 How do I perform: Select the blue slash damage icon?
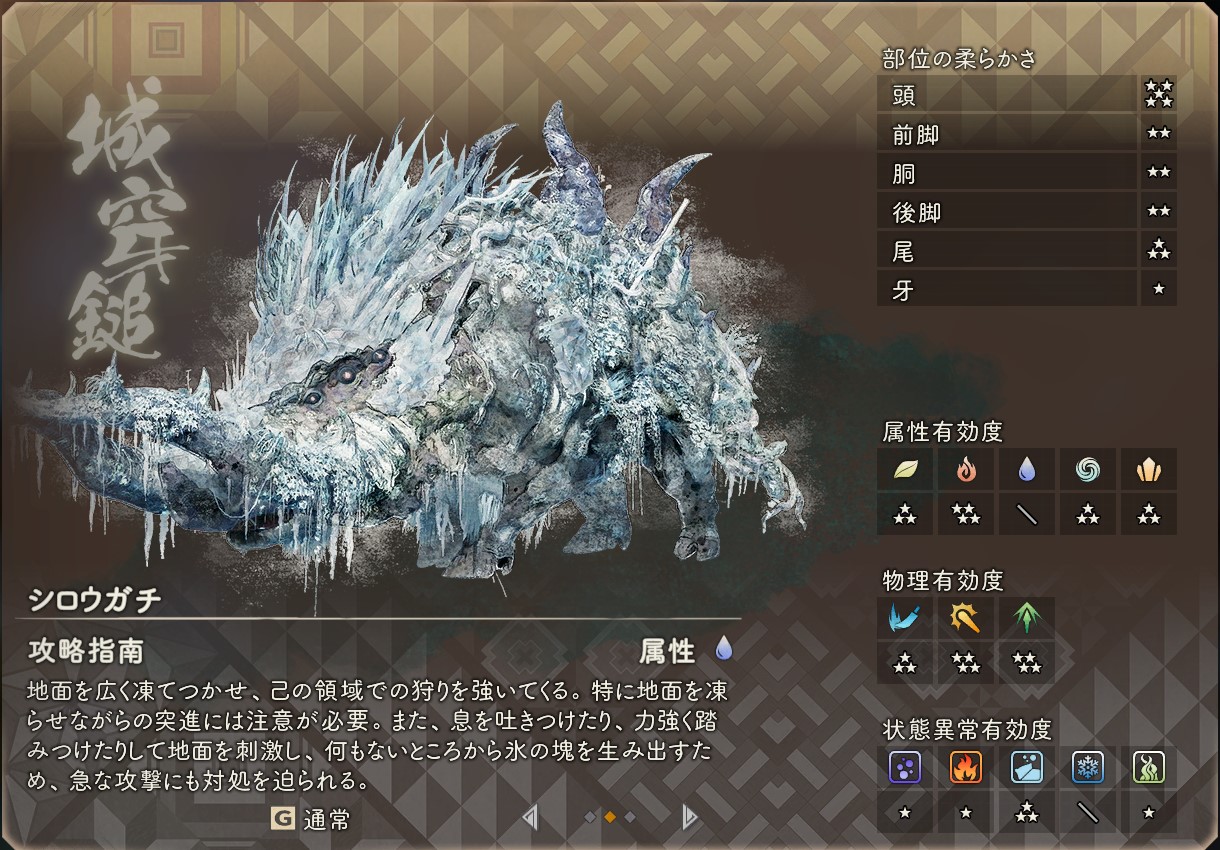[x=905, y=618]
